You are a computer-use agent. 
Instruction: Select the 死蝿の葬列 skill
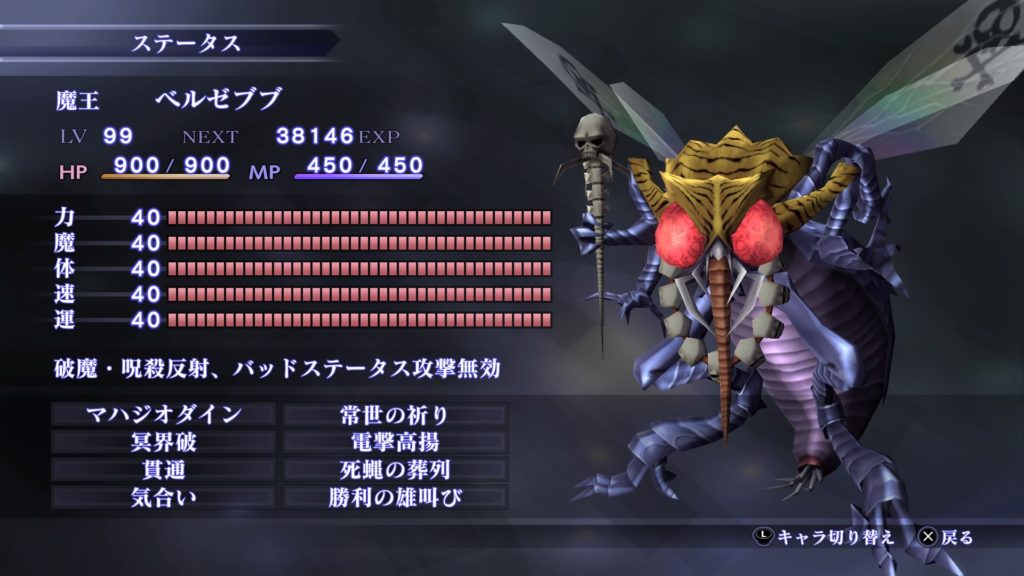396,469
